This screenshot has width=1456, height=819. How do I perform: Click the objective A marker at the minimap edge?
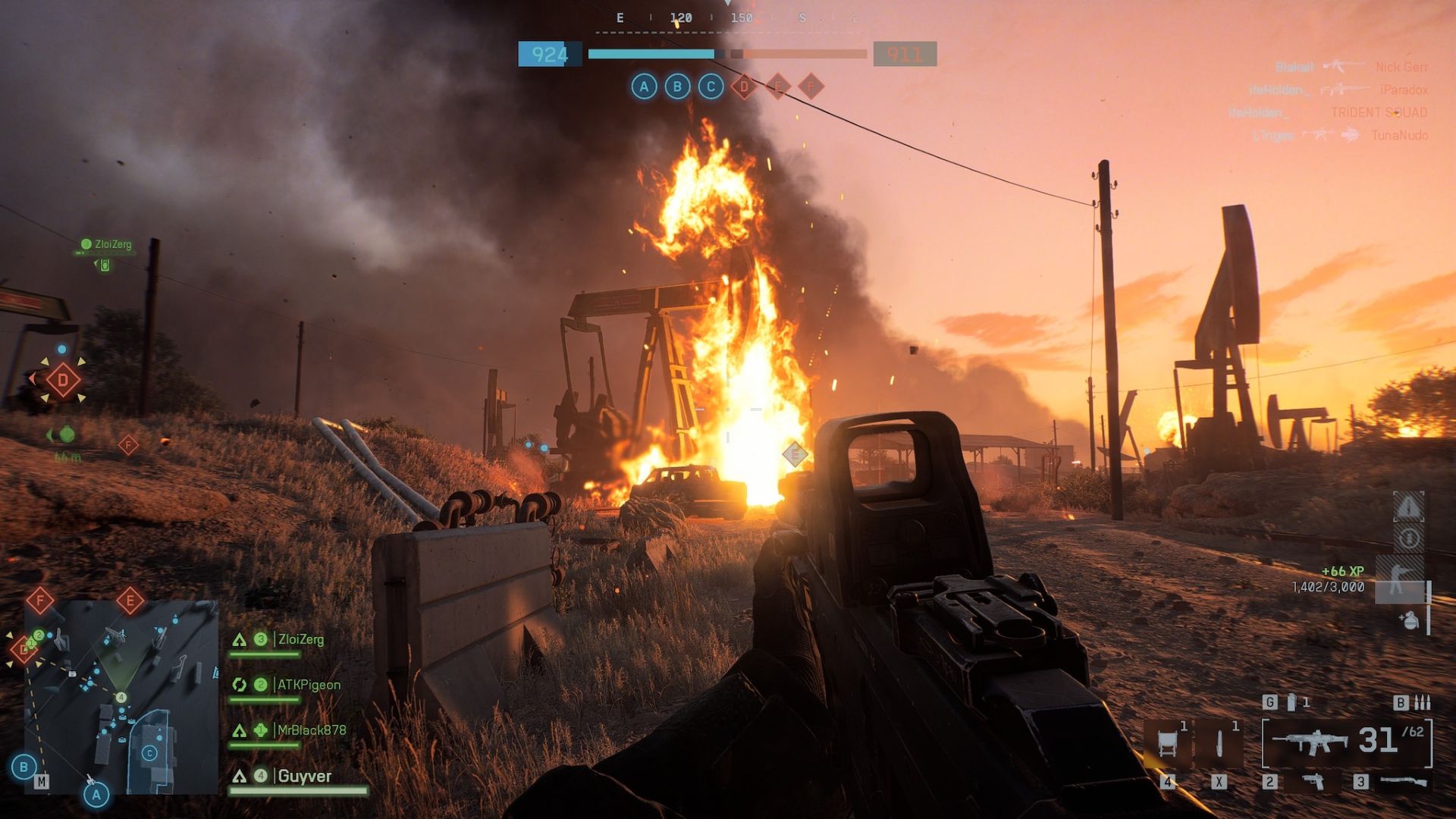tap(96, 795)
